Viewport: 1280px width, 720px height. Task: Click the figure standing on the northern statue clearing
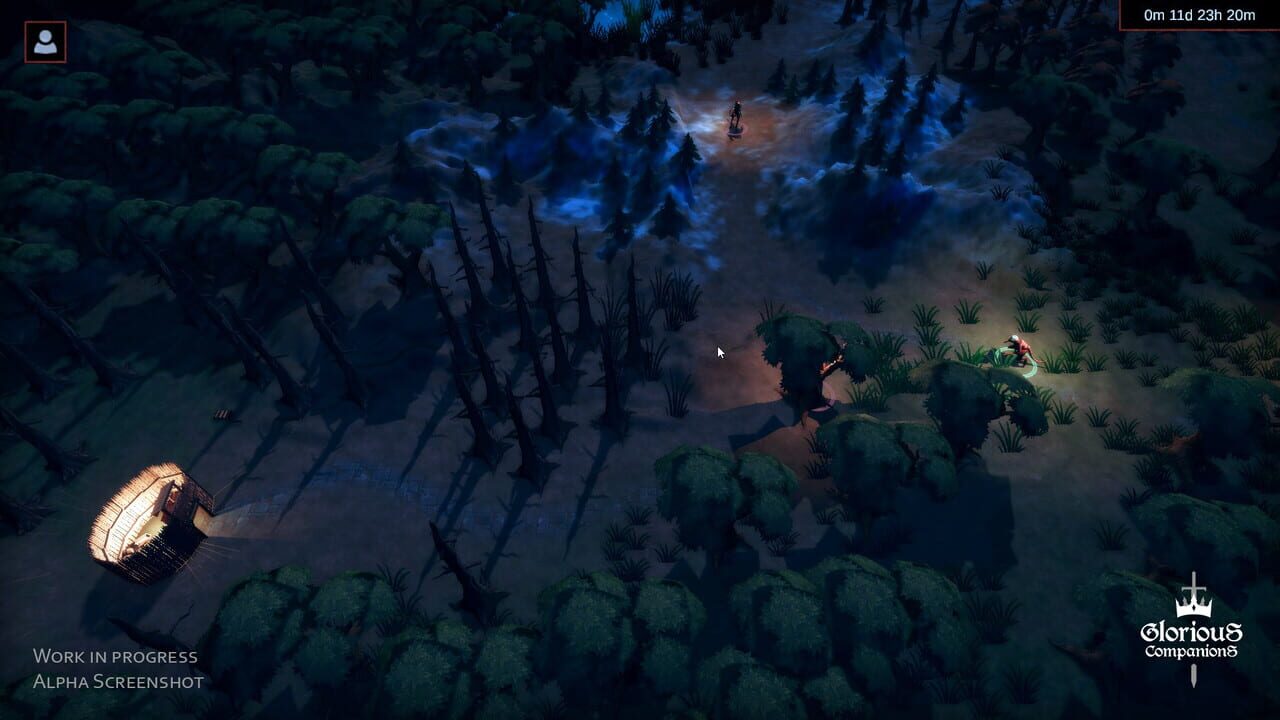tap(735, 112)
